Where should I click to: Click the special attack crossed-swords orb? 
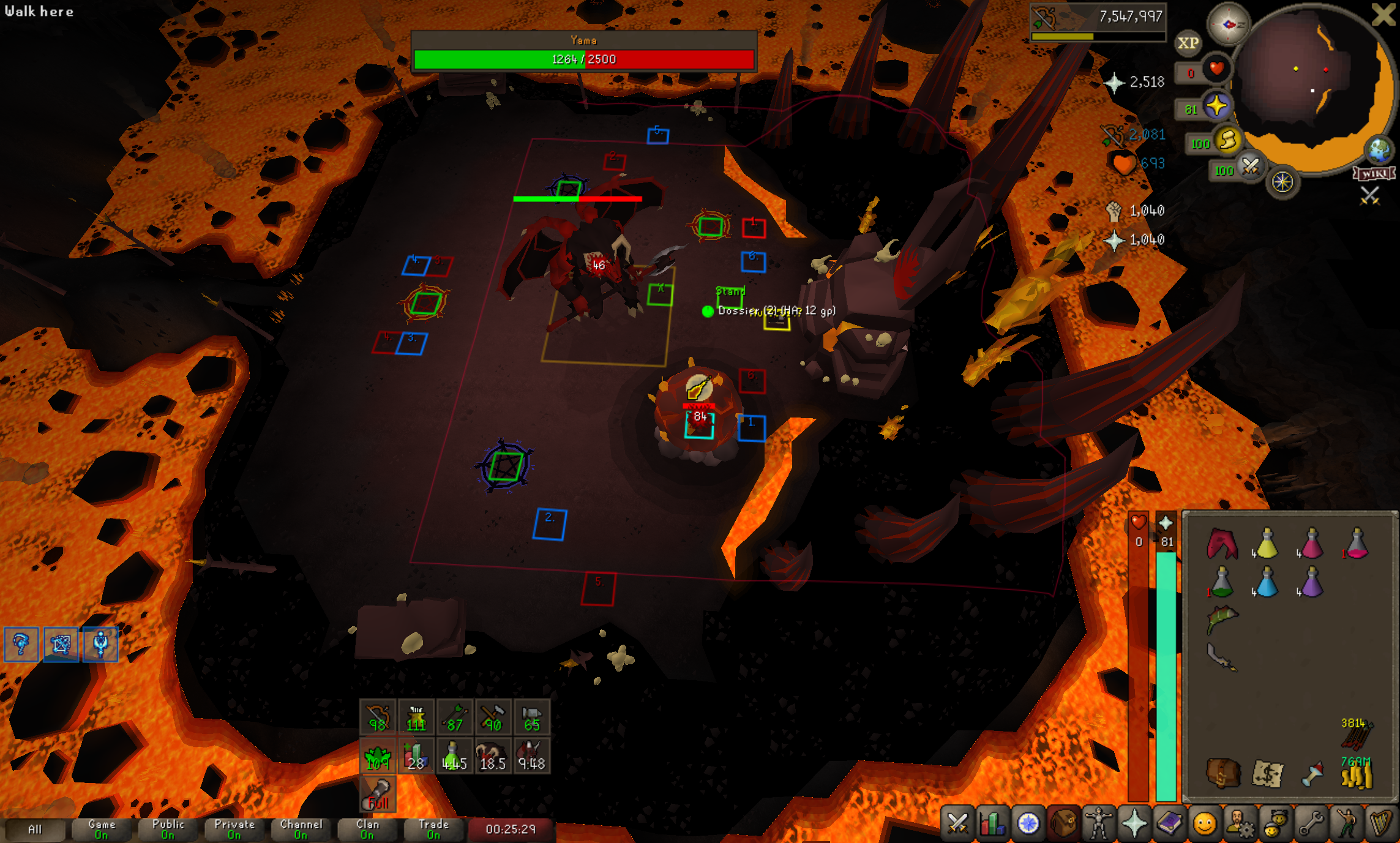pyautogui.click(x=1250, y=167)
